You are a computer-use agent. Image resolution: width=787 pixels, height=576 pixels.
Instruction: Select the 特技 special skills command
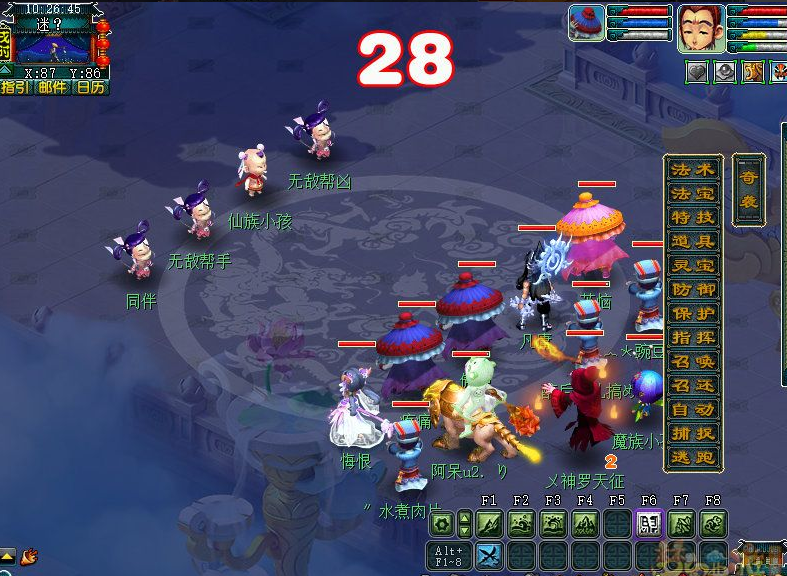(693, 218)
